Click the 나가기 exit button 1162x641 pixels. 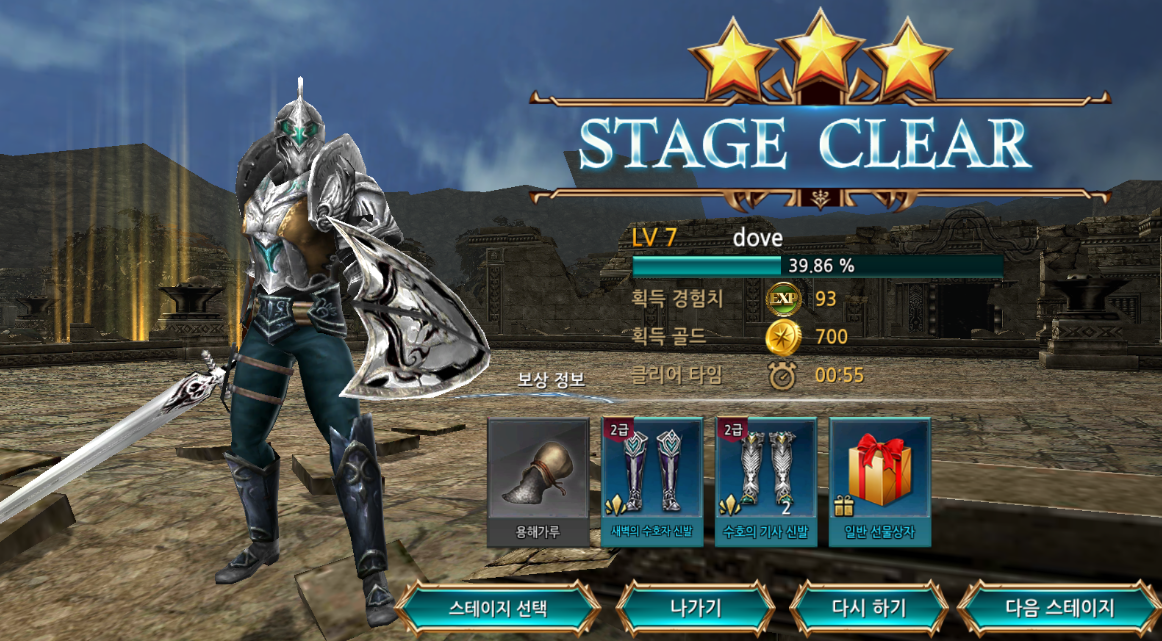pos(695,607)
